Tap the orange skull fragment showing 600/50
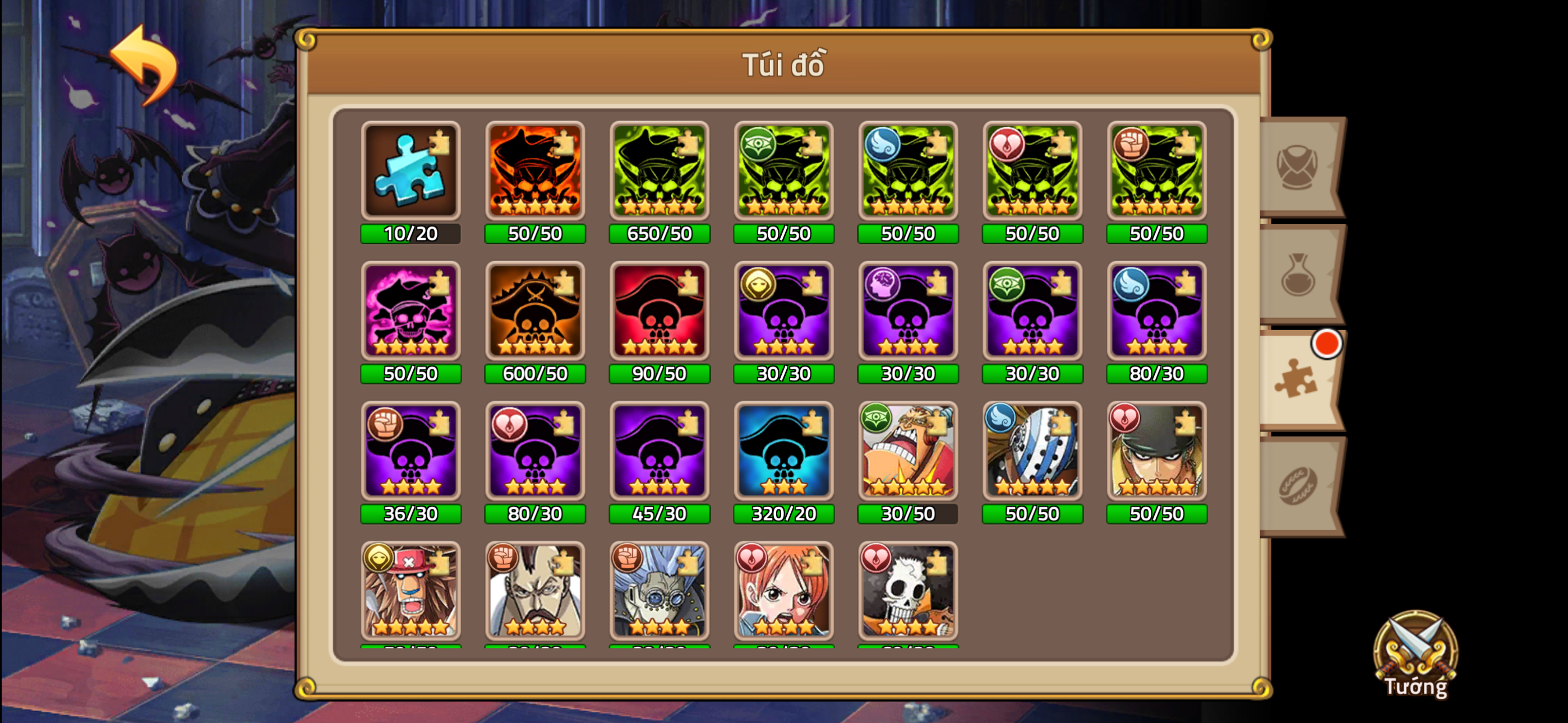Viewport: 1568px width, 723px height. tap(535, 312)
